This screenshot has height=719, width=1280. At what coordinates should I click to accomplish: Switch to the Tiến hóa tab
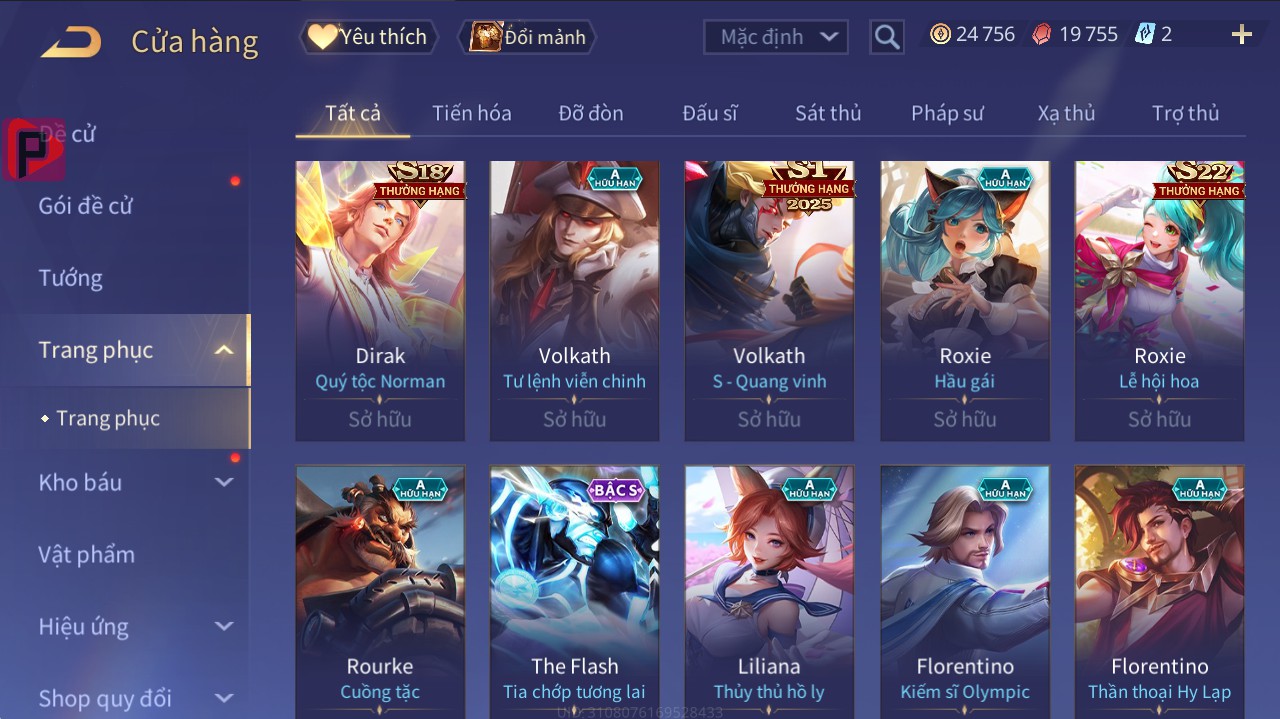click(x=471, y=113)
